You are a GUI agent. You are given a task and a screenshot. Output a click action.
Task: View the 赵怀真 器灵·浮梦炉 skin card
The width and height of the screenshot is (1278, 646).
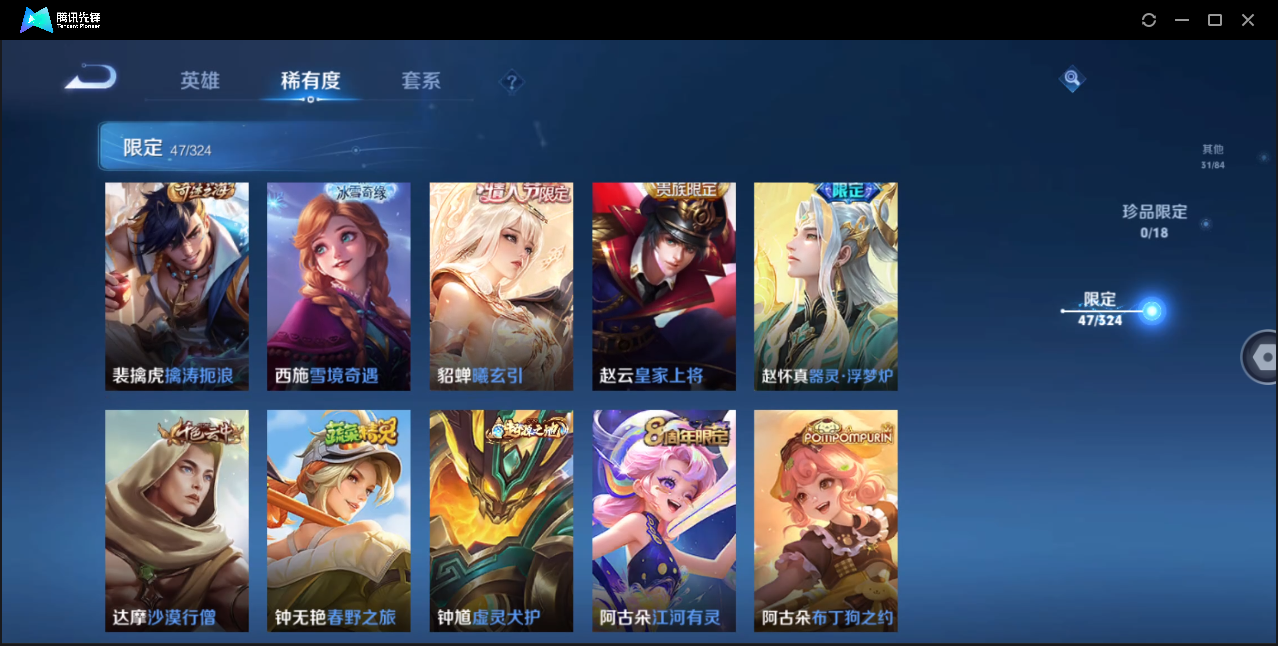click(x=826, y=286)
